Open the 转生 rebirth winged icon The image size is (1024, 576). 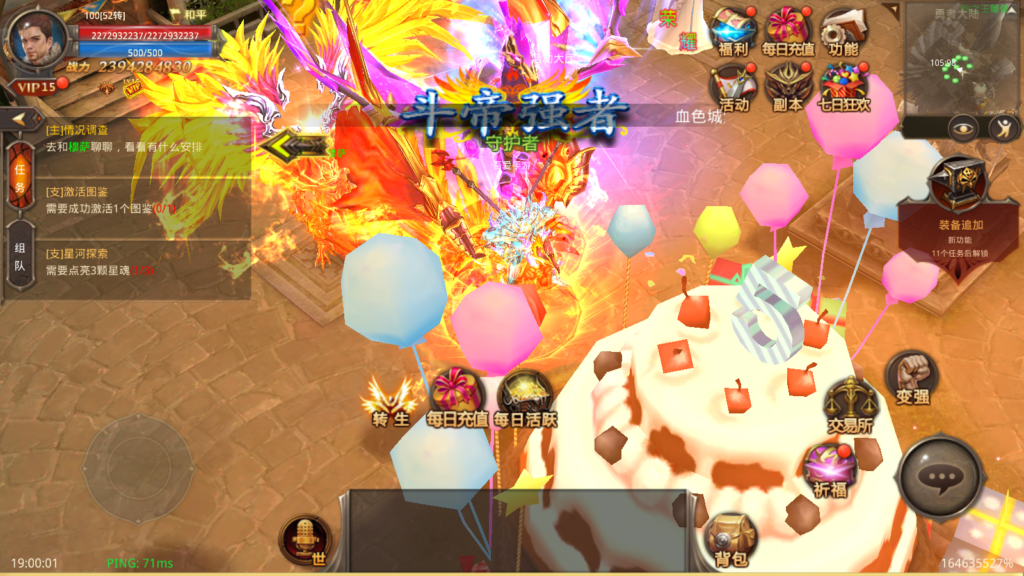click(390, 398)
